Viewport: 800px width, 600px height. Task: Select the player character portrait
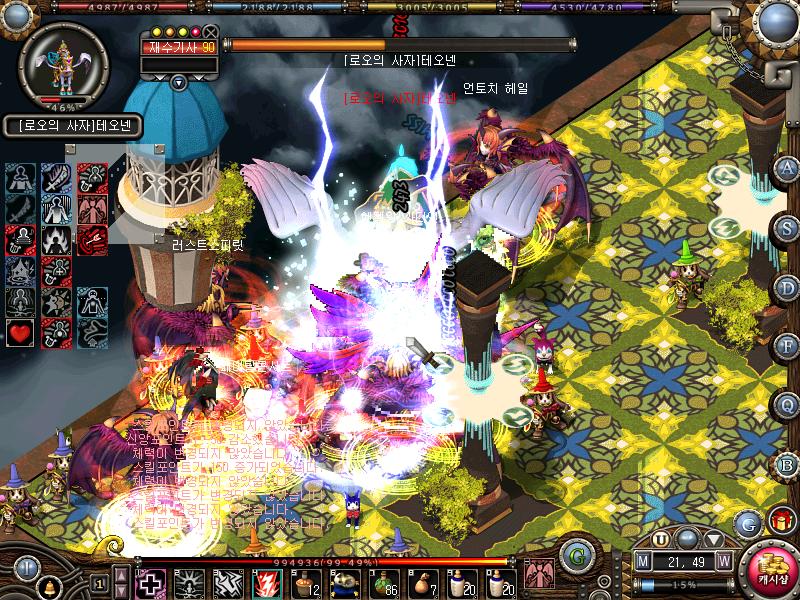pyautogui.click(x=58, y=60)
